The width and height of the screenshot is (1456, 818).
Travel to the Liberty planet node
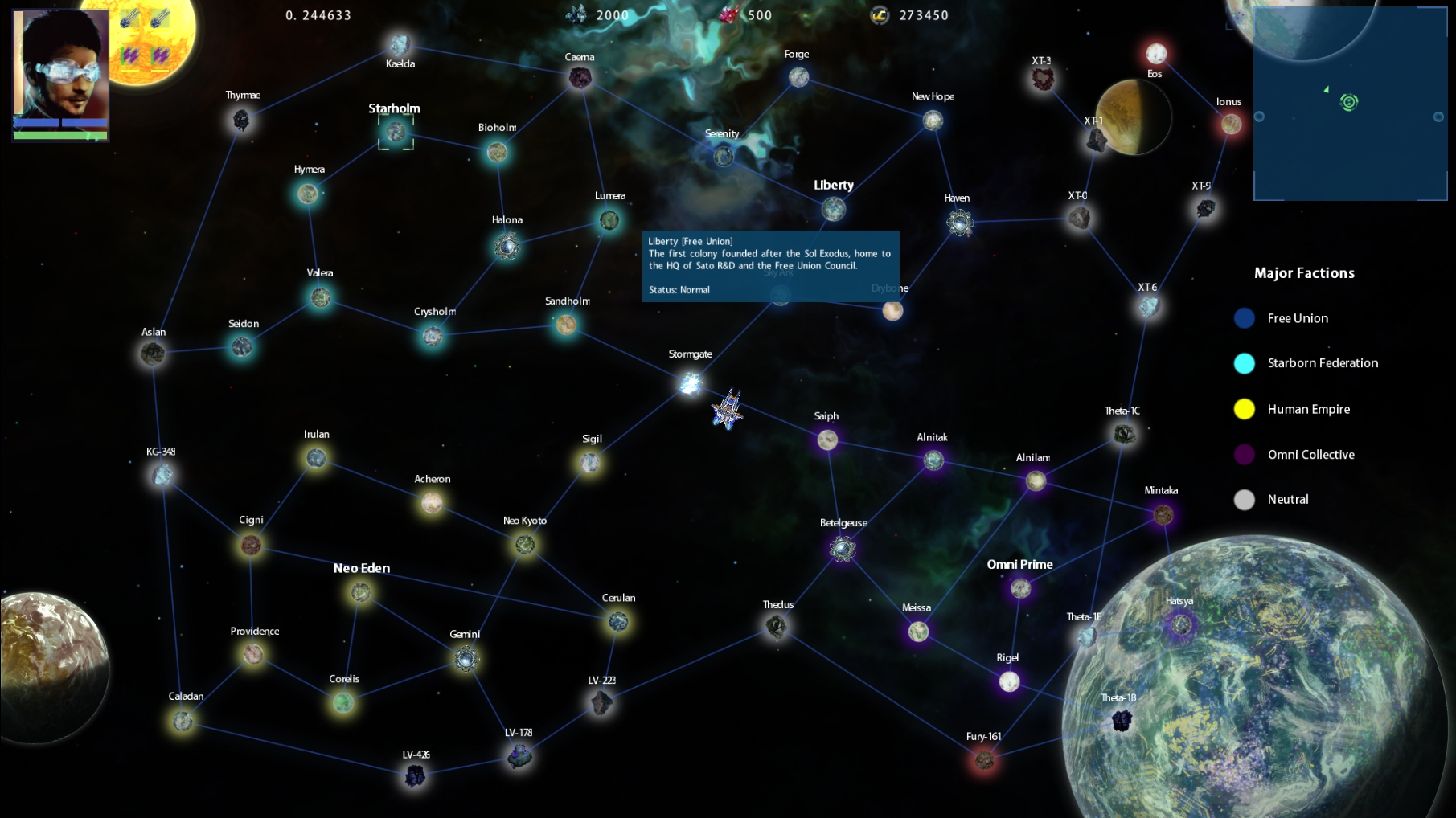pos(834,209)
